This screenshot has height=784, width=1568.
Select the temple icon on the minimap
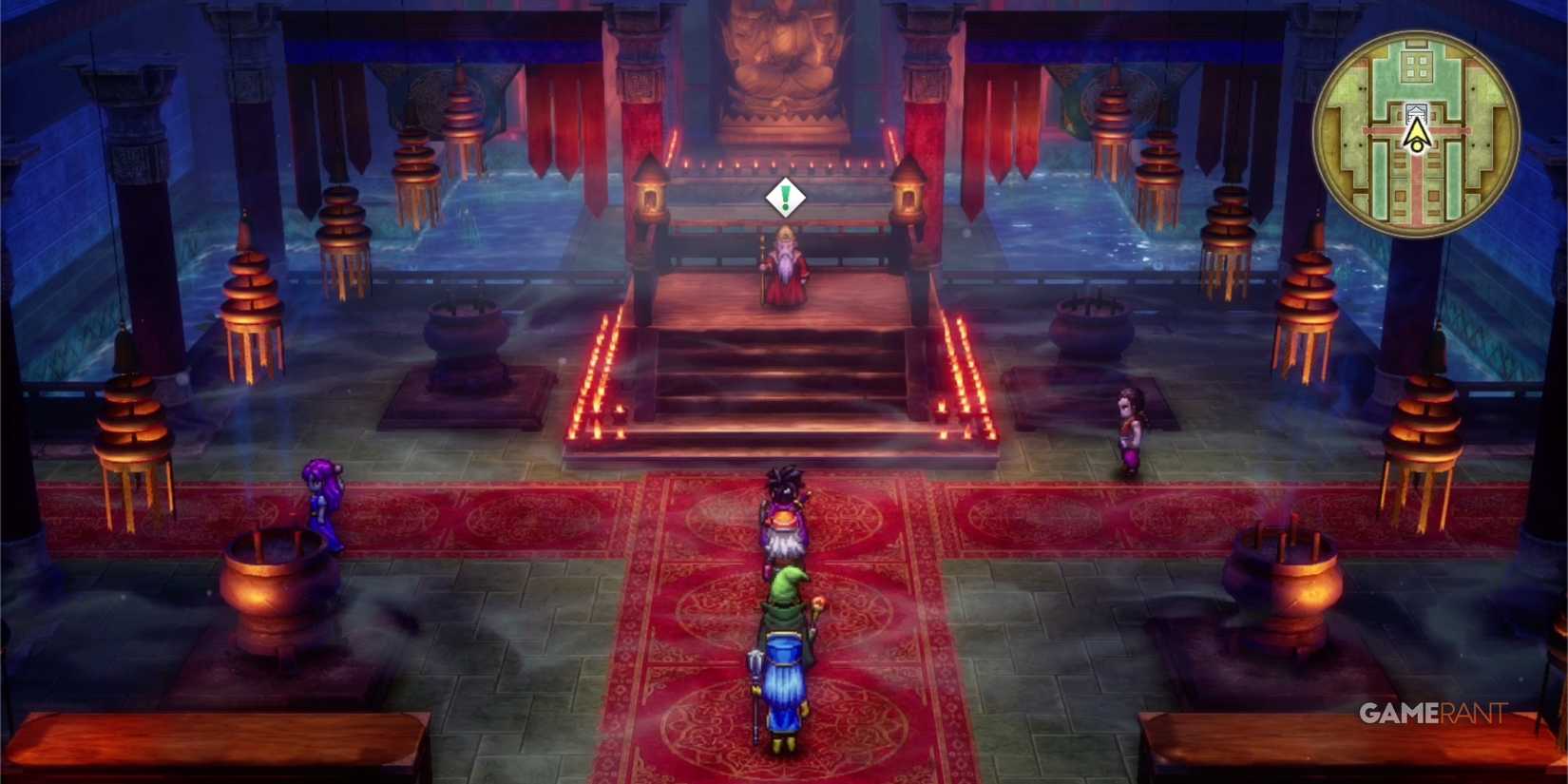click(1416, 112)
